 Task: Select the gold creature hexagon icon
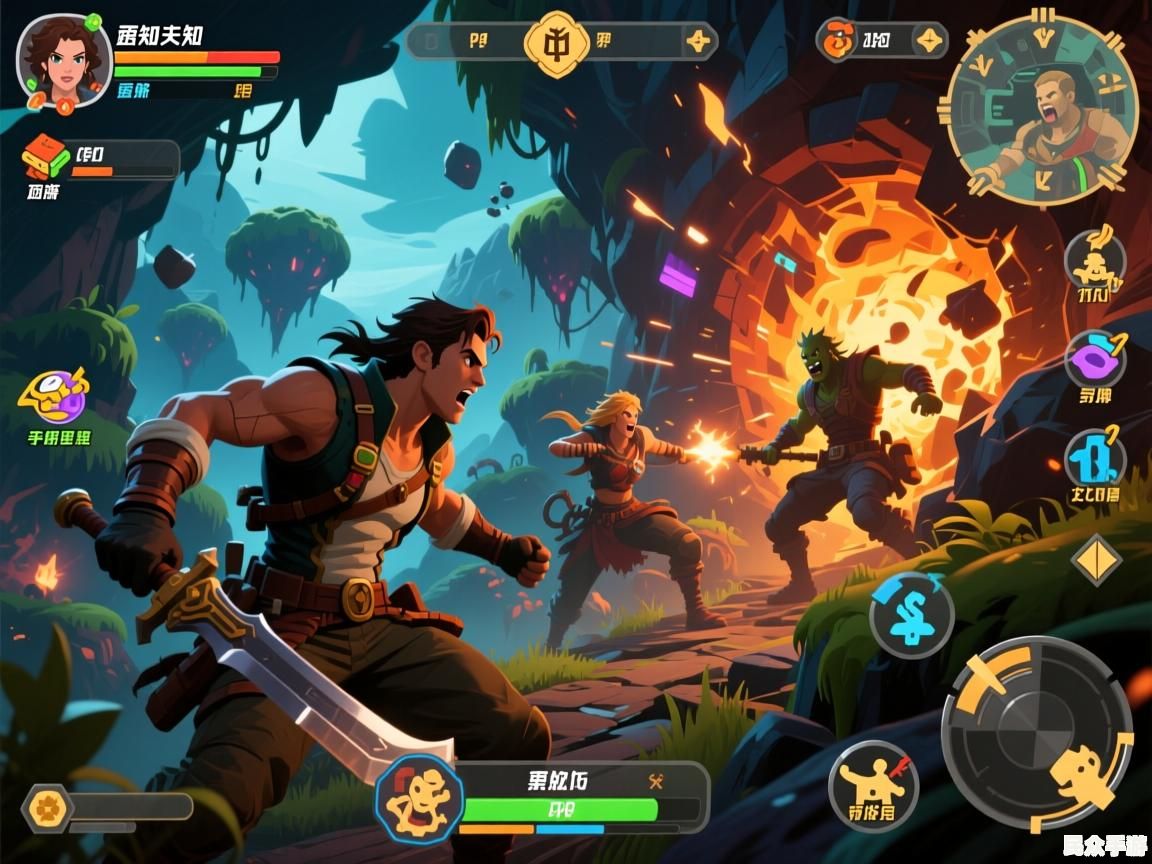[418, 797]
